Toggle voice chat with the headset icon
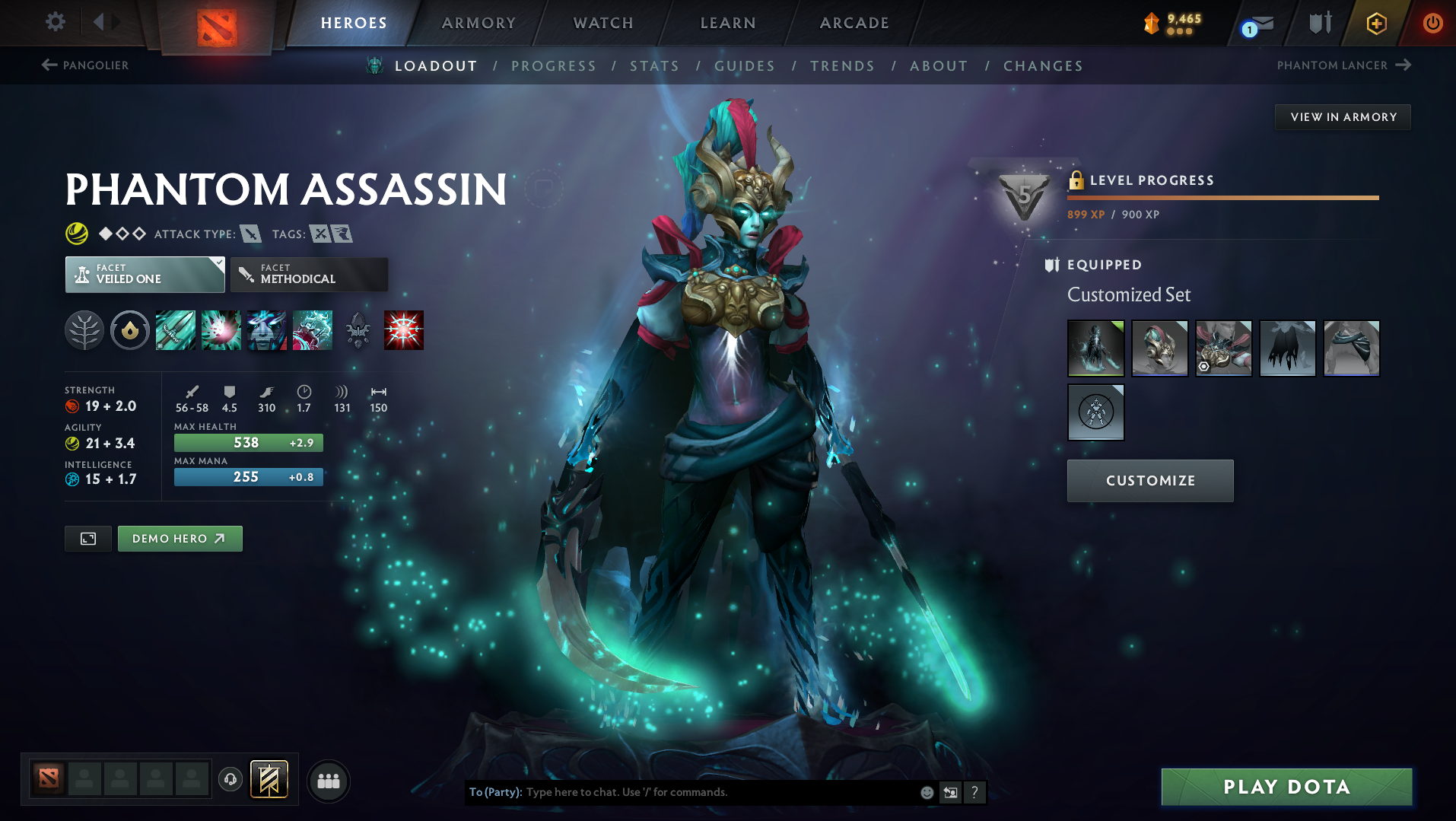1456x821 pixels. coord(230,779)
